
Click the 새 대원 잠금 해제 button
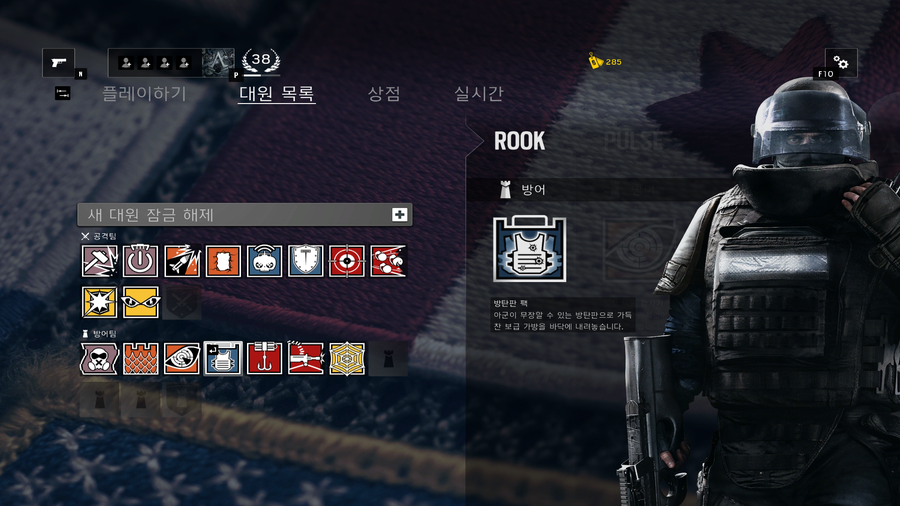245,214
